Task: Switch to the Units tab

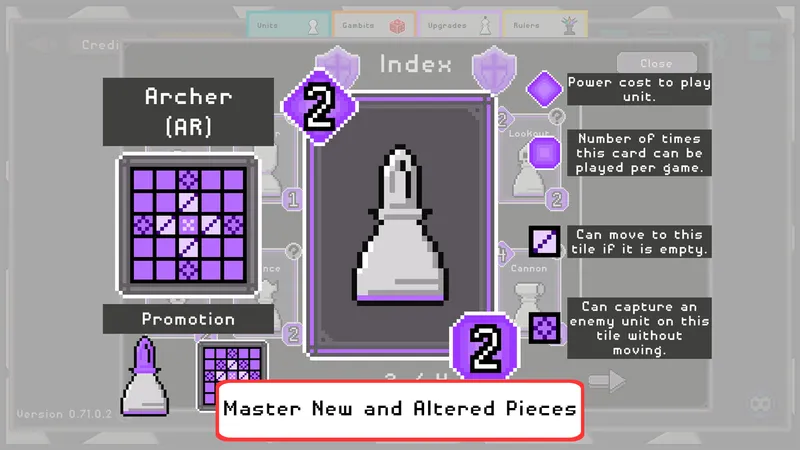Action: pos(288,25)
